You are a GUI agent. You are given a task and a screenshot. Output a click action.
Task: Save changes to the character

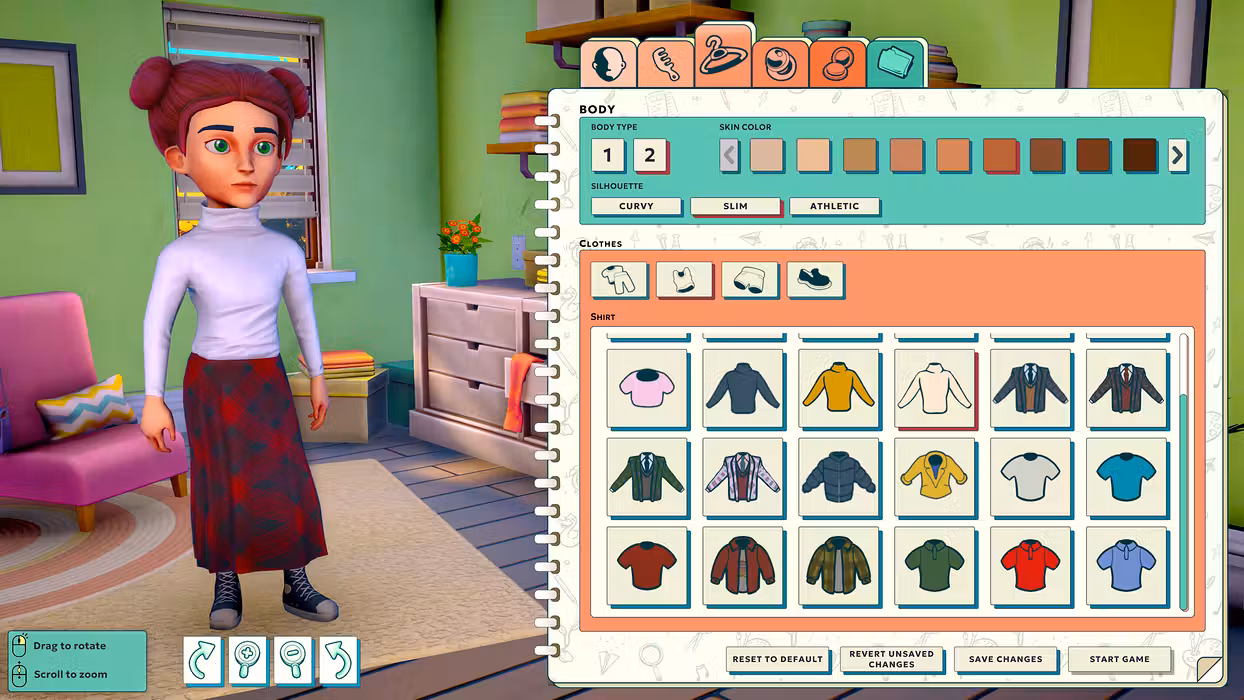(x=1005, y=659)
